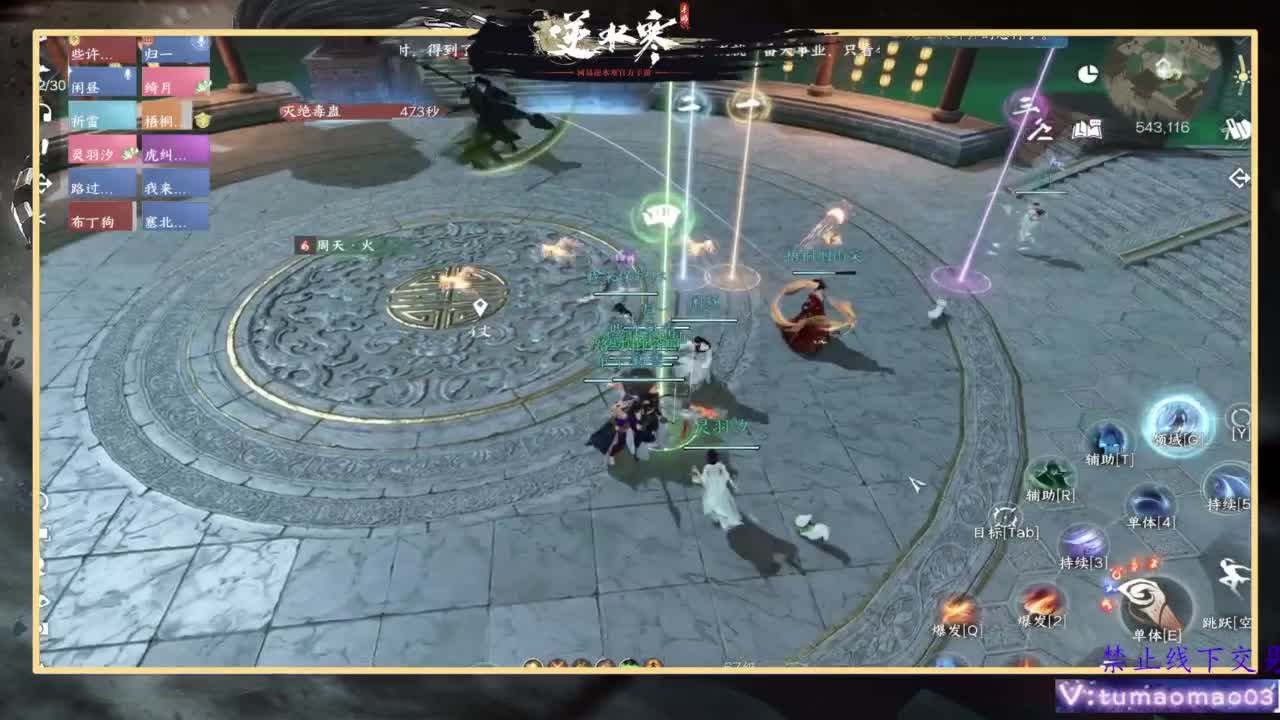Use the 爆发[Q] burst skill
Viewport: 1280px width, 720px height.
(x=959, y=607)
